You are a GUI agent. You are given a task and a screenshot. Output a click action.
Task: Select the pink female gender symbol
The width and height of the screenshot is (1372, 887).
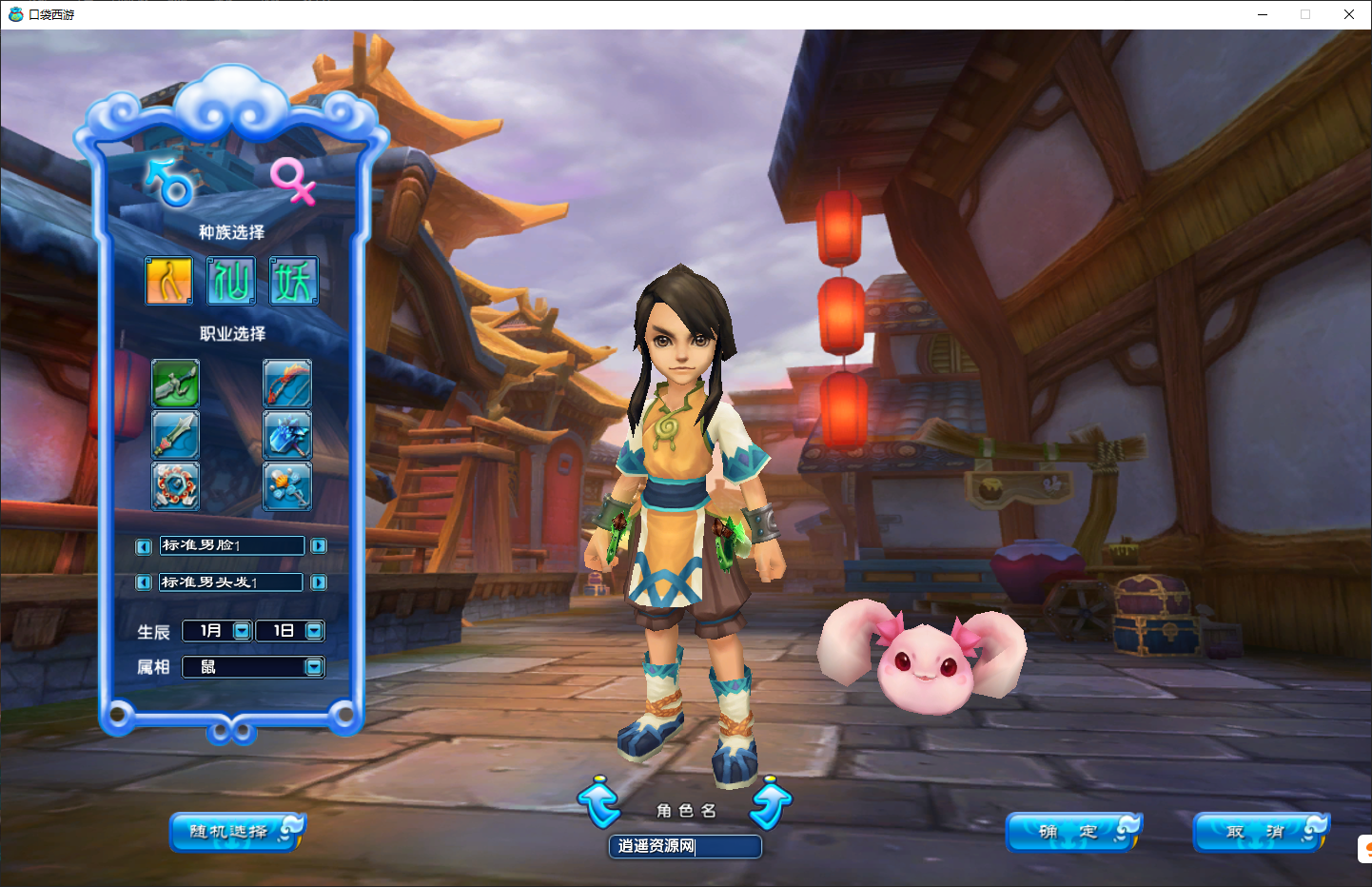click(292, 180)
